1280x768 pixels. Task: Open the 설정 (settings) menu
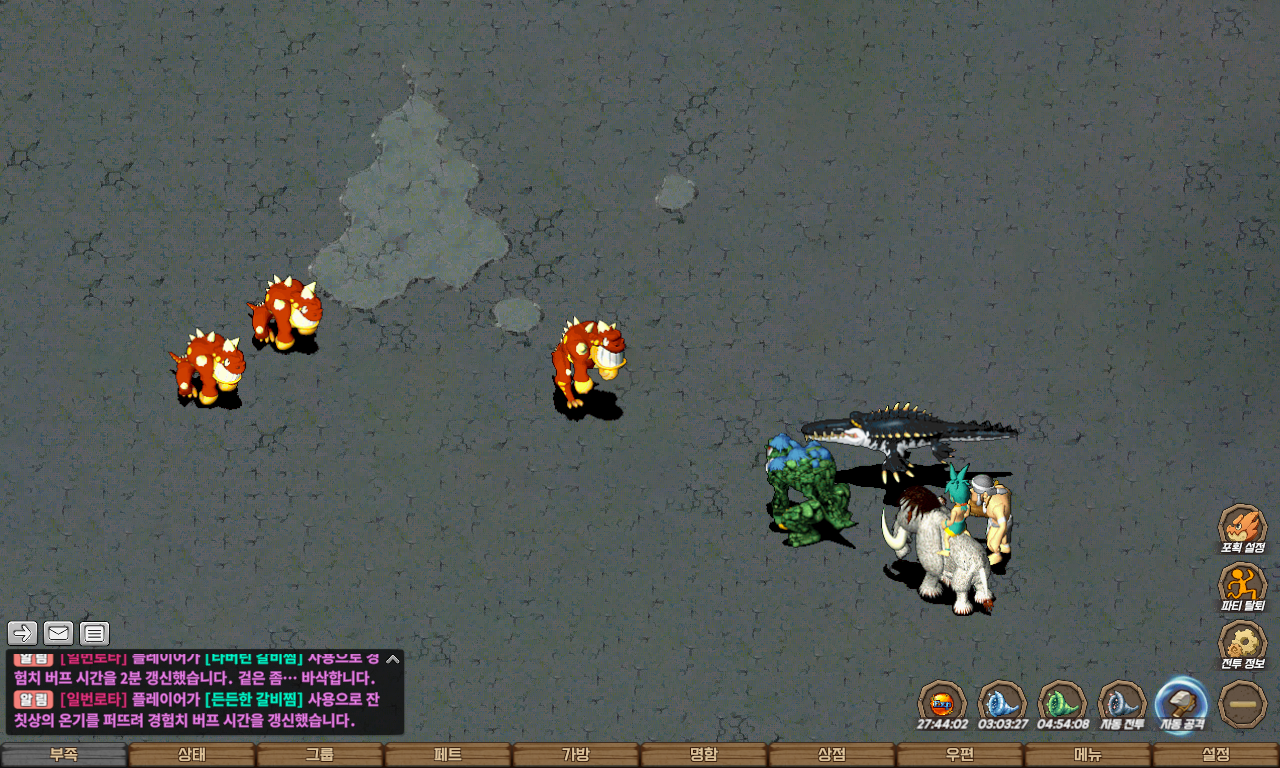click(x=1216, y=755)
